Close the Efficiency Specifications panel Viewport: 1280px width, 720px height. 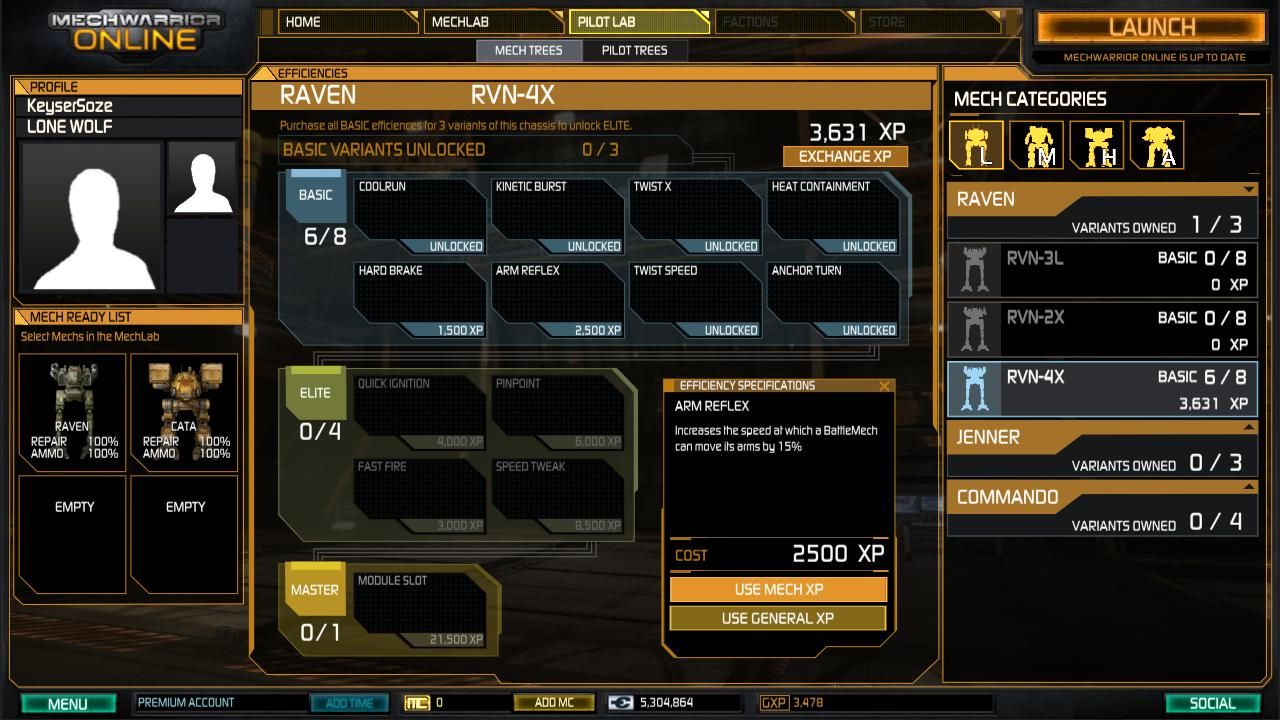[x=884, y=386]
